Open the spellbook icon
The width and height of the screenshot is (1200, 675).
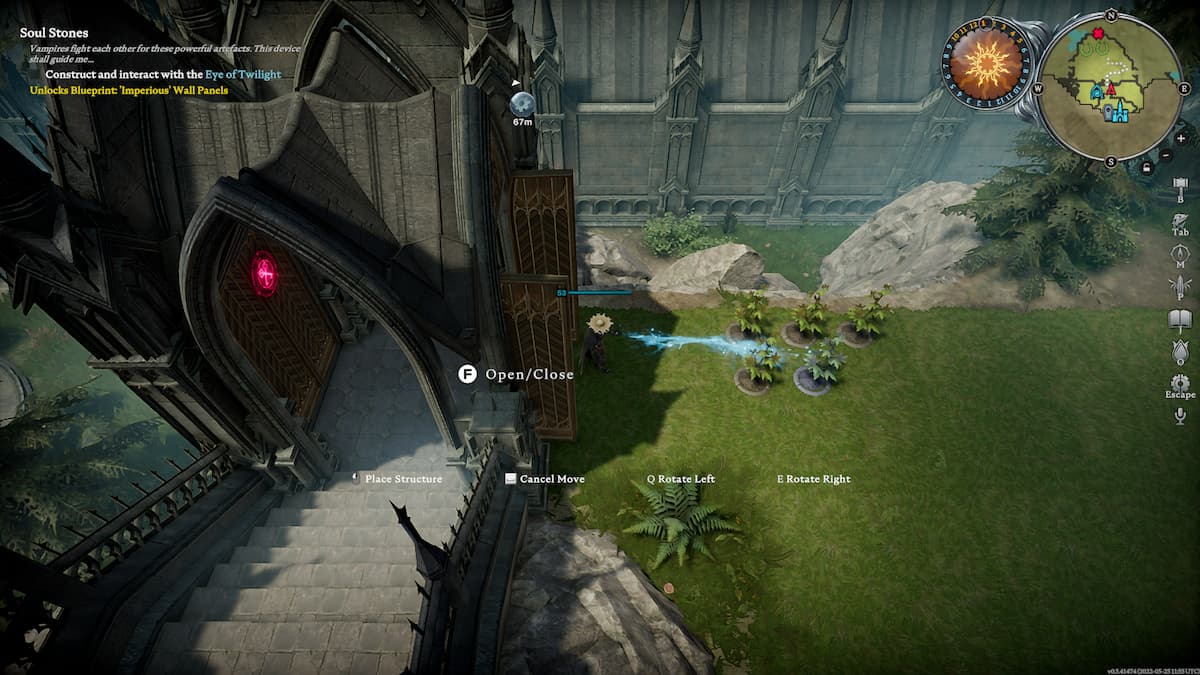coord(1180,288)
